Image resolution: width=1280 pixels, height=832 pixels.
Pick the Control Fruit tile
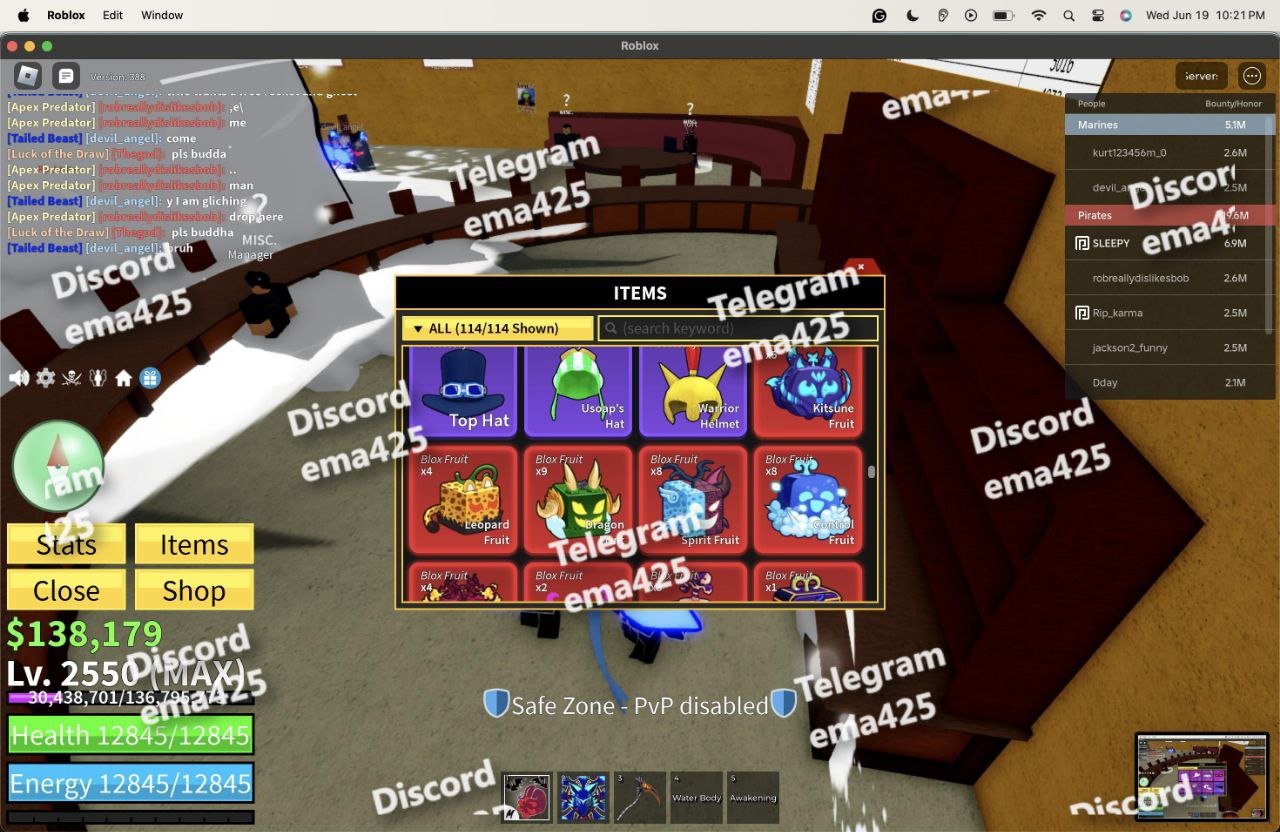(x=807, y=499)
